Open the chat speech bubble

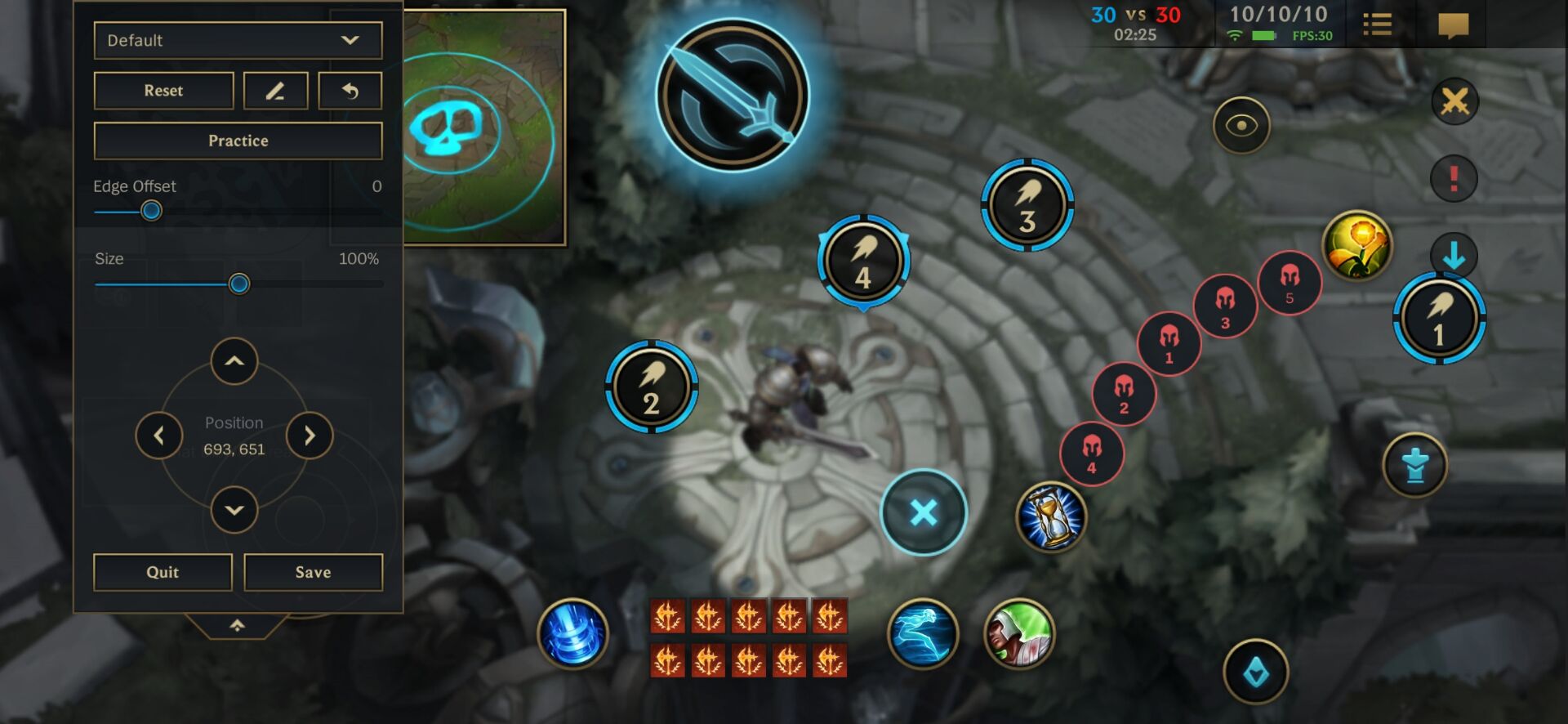[x=1453, y=25]
